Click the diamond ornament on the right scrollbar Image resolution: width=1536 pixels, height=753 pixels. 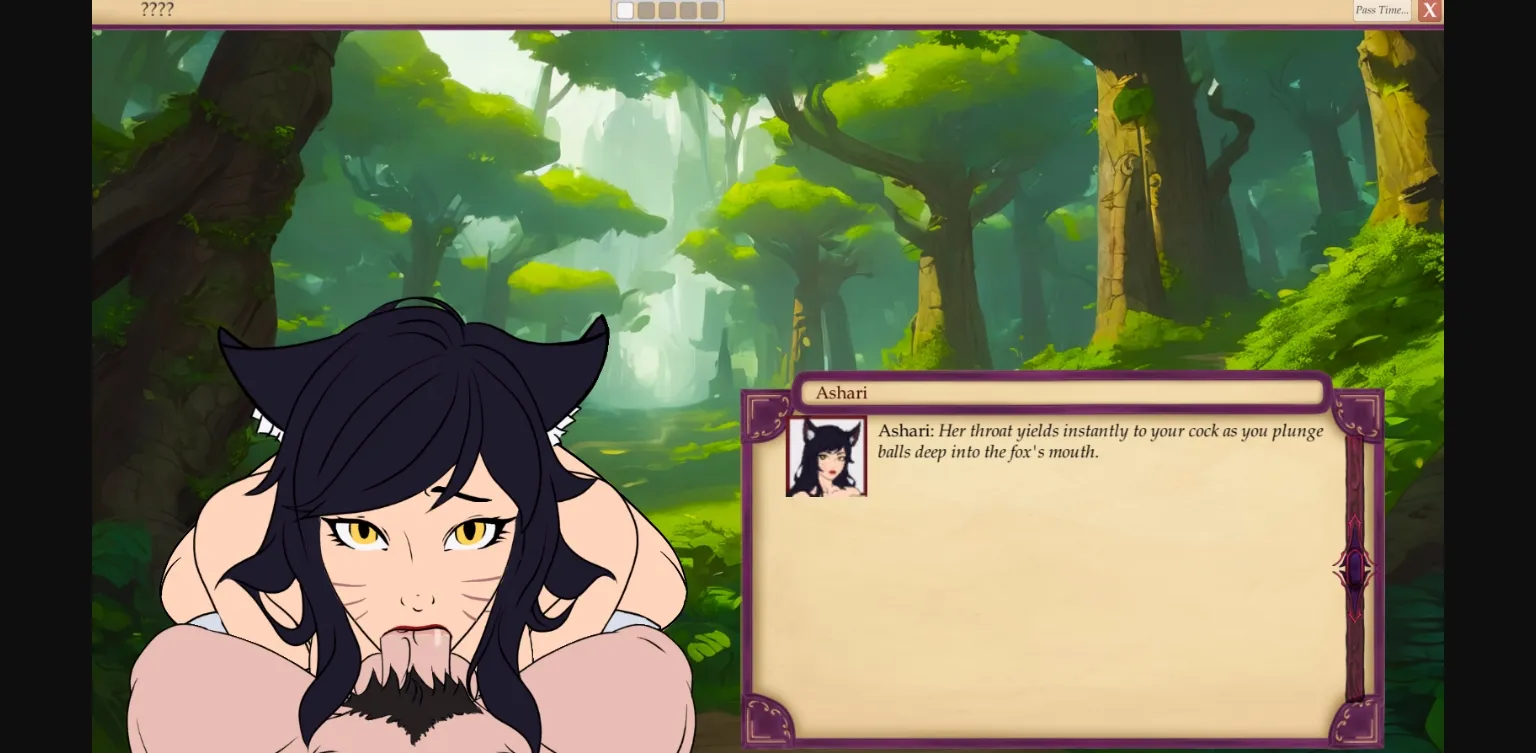[1354, 568]
